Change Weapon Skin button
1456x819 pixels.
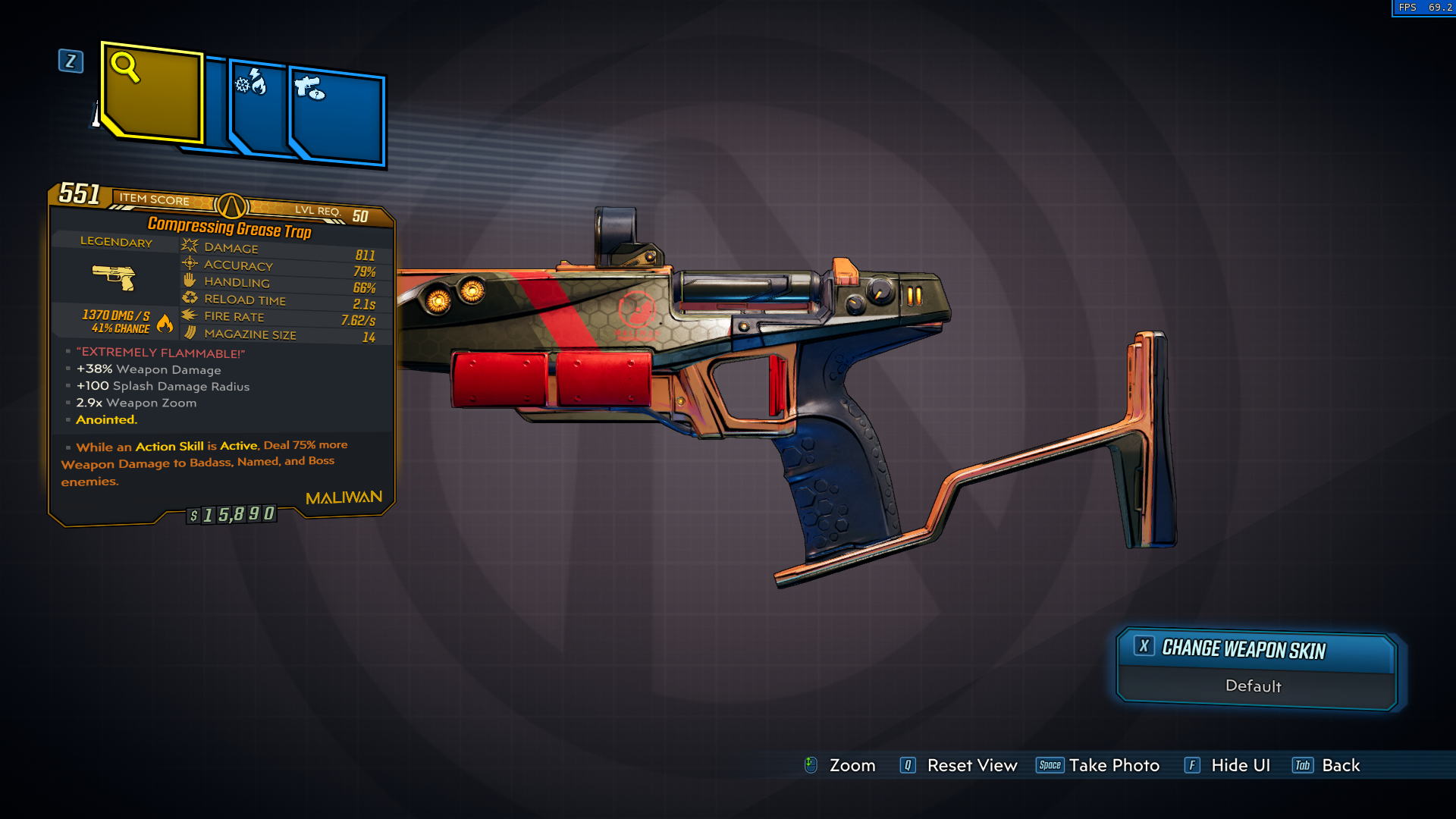click(x=1256, y=649)
